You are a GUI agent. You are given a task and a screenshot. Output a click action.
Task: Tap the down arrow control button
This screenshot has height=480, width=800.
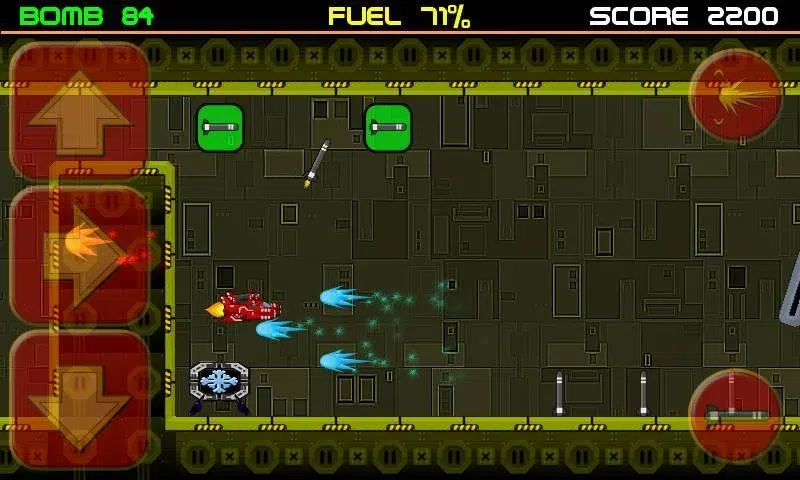pos(80,397)
